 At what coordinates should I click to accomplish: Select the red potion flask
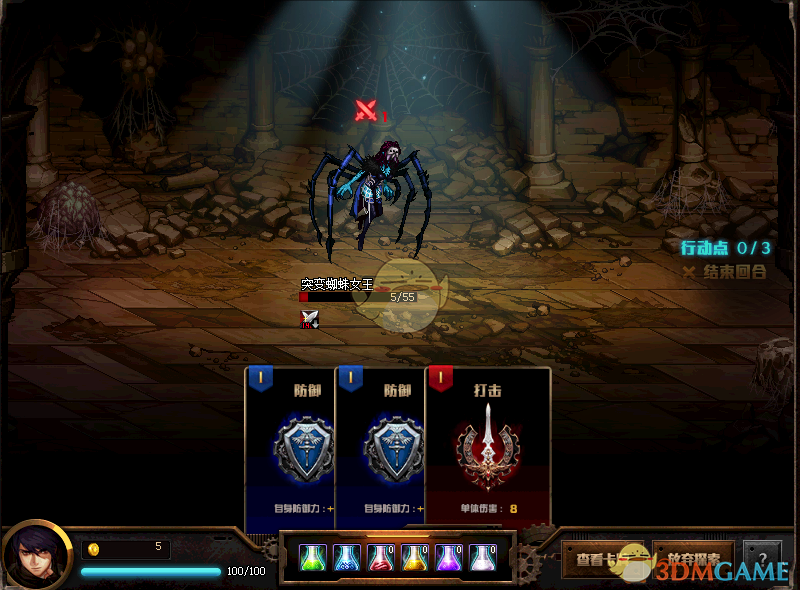tap(381, 557)
